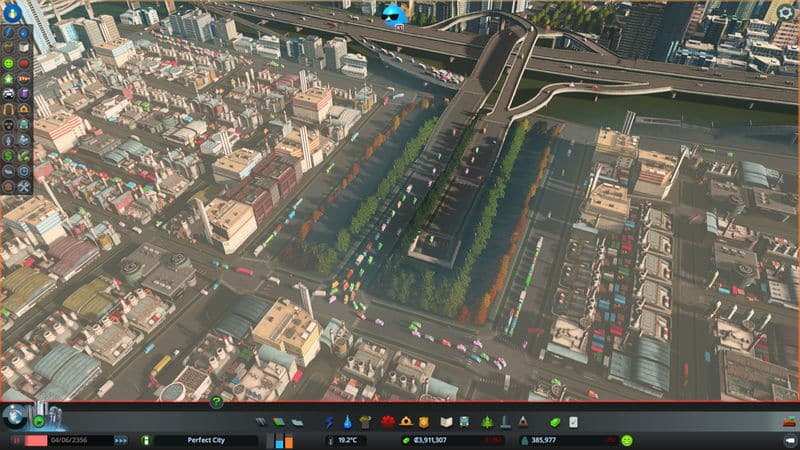This screenshot has height=450, width=800.
Task: Click the Perfect City name field
Action: 206,440
